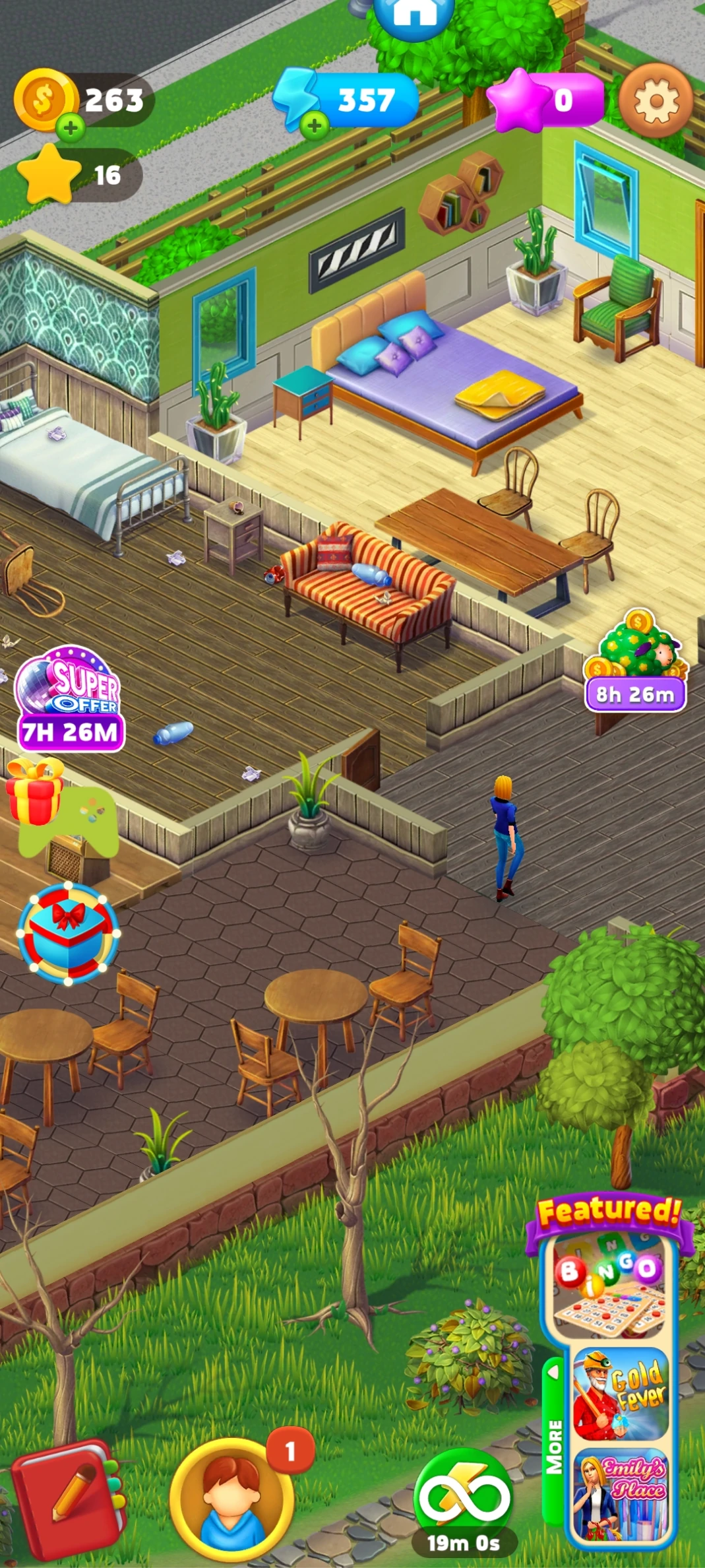Open the blue gift wheel
The image size is (705, 1568).
(68, 932)
